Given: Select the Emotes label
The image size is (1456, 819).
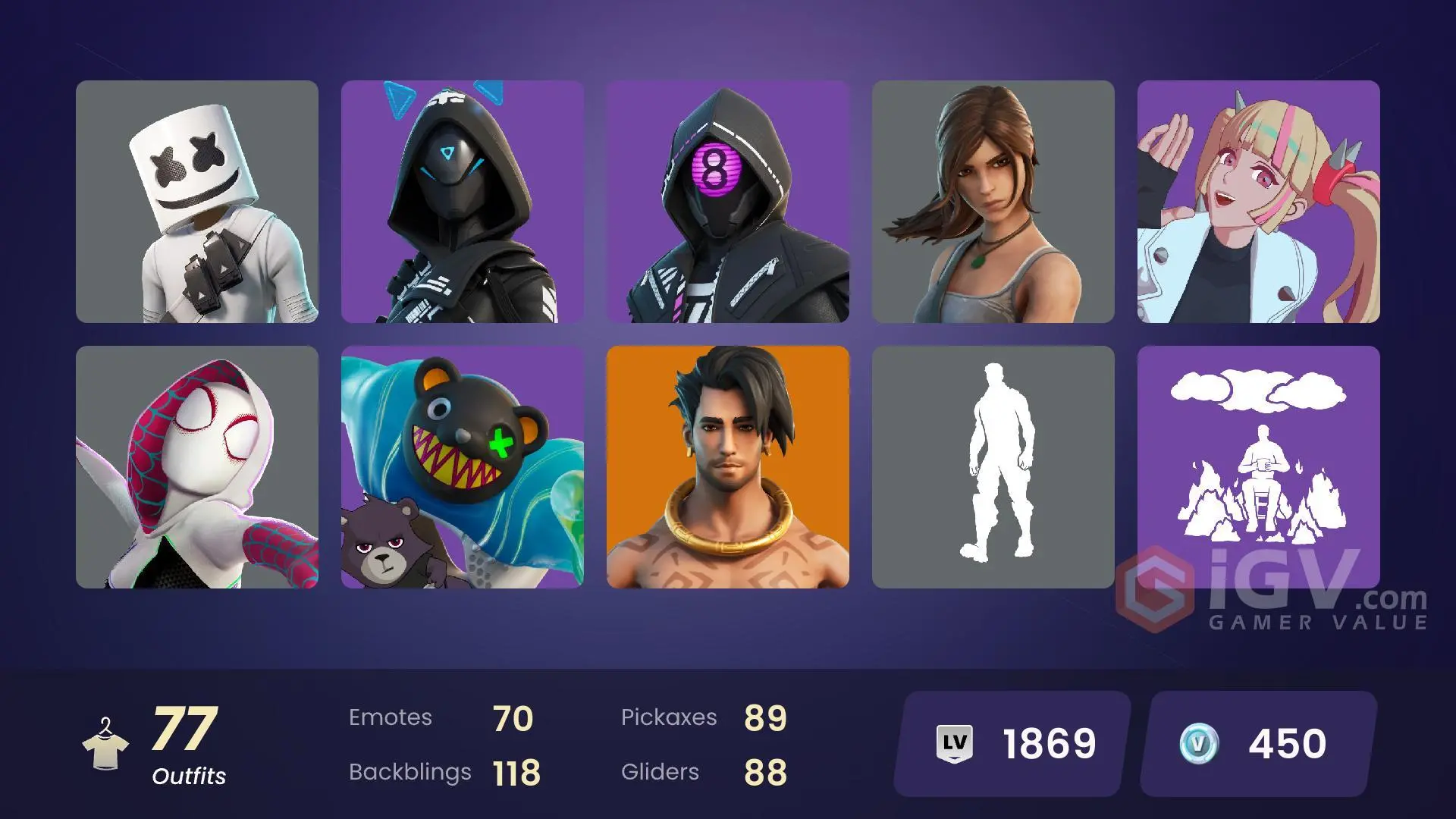Looking at the screenshot, I should tap(391, 717).
